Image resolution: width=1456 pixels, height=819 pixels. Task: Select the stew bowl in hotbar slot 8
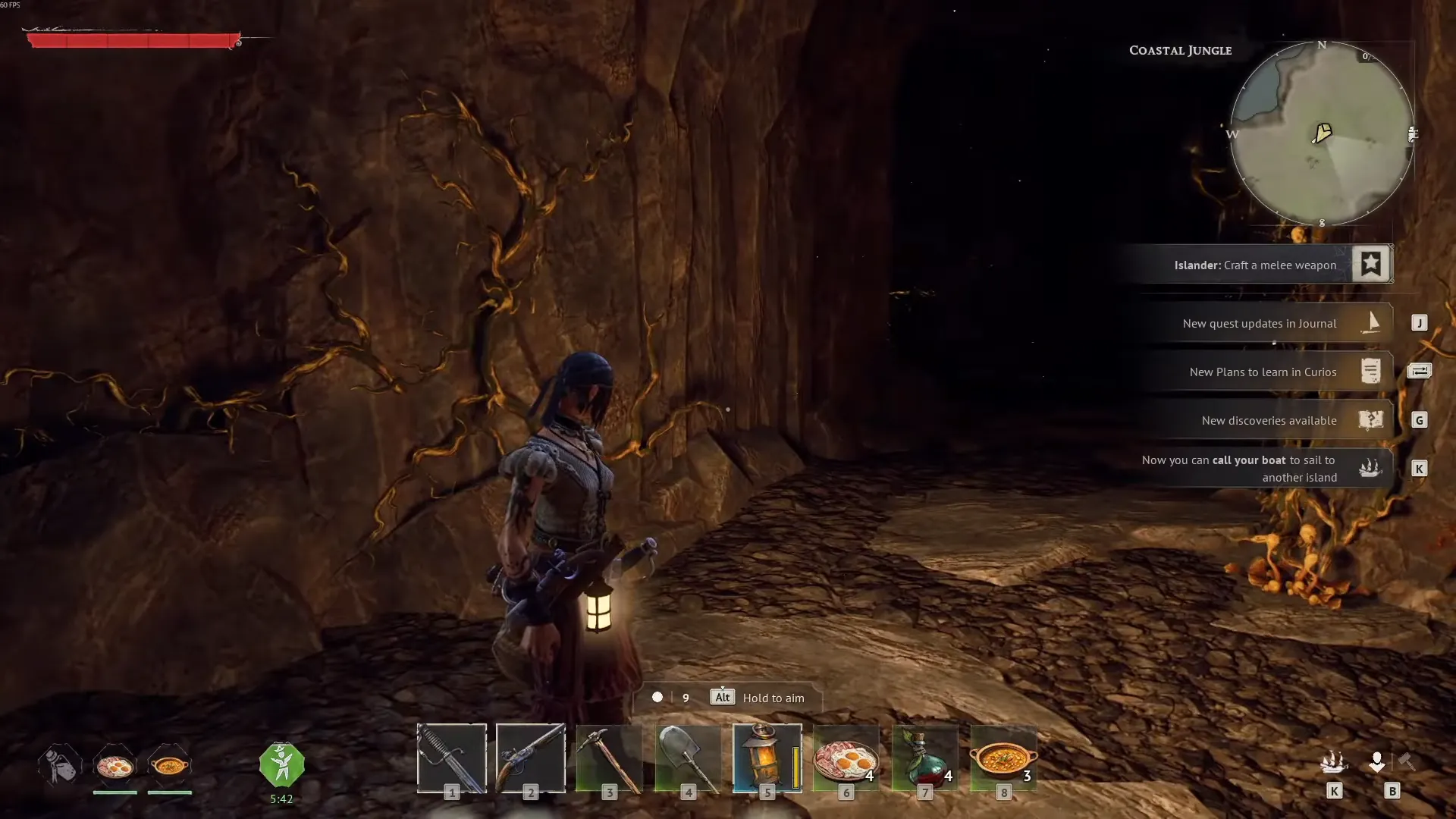1003,758
